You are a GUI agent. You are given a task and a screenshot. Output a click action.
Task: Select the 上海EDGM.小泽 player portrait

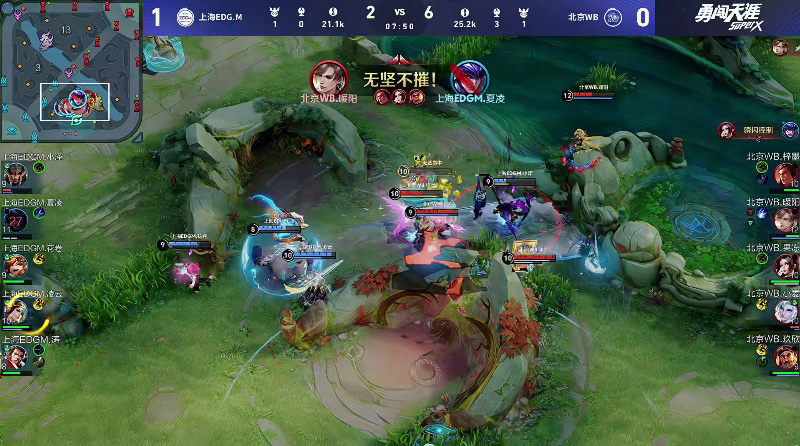[15, 176]
